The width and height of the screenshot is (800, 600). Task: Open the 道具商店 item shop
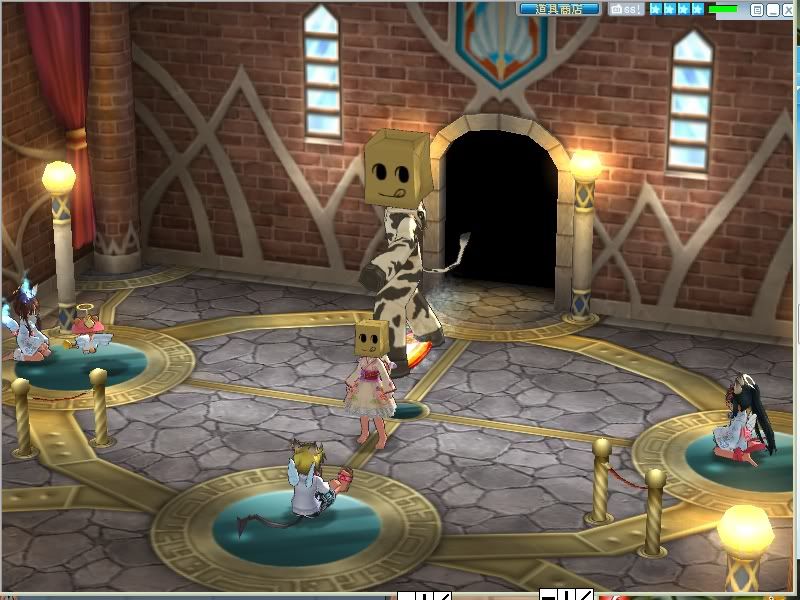[559, 9]
